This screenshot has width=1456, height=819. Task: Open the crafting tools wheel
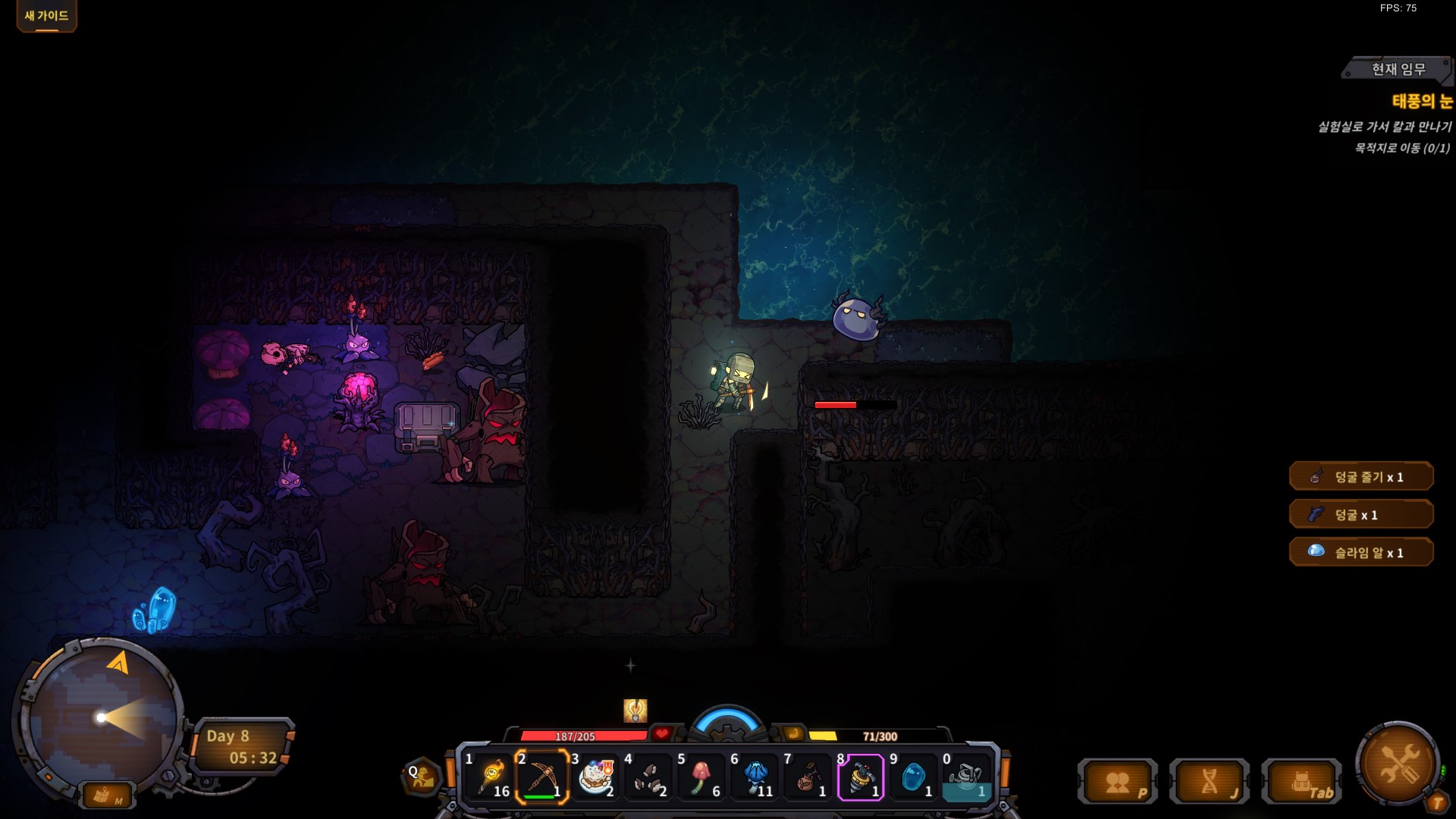1398,764
